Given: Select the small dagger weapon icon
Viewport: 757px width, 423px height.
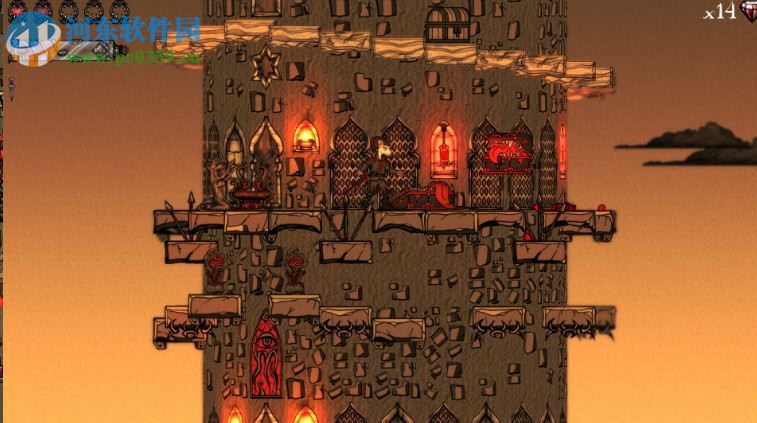Looking at the screenshot, I should coord(10,85).
